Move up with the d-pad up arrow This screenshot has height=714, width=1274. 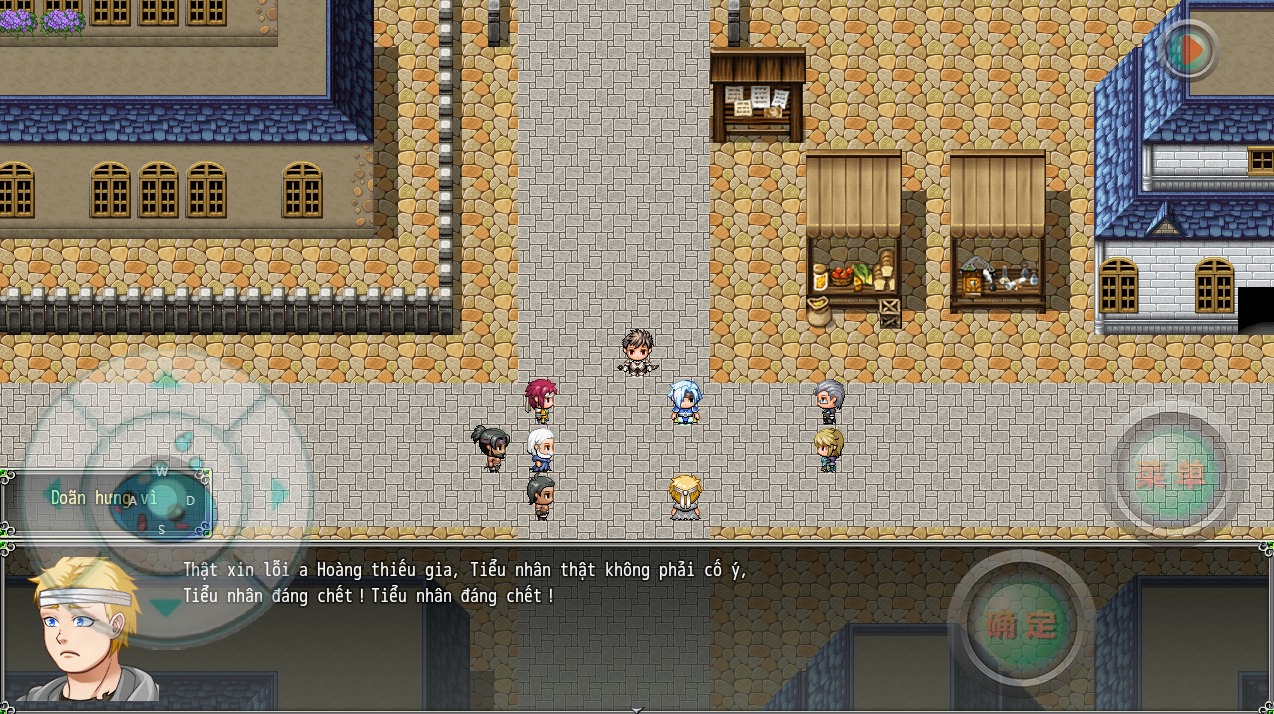165,381
